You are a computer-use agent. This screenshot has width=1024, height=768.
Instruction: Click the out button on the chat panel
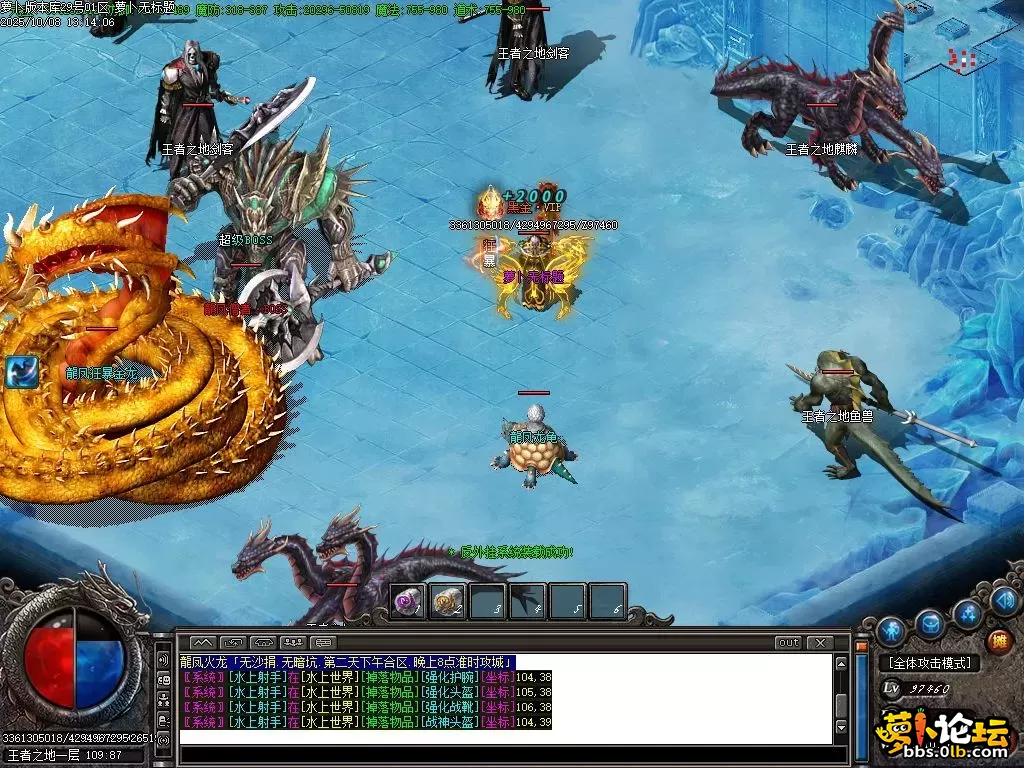(789, 642)
